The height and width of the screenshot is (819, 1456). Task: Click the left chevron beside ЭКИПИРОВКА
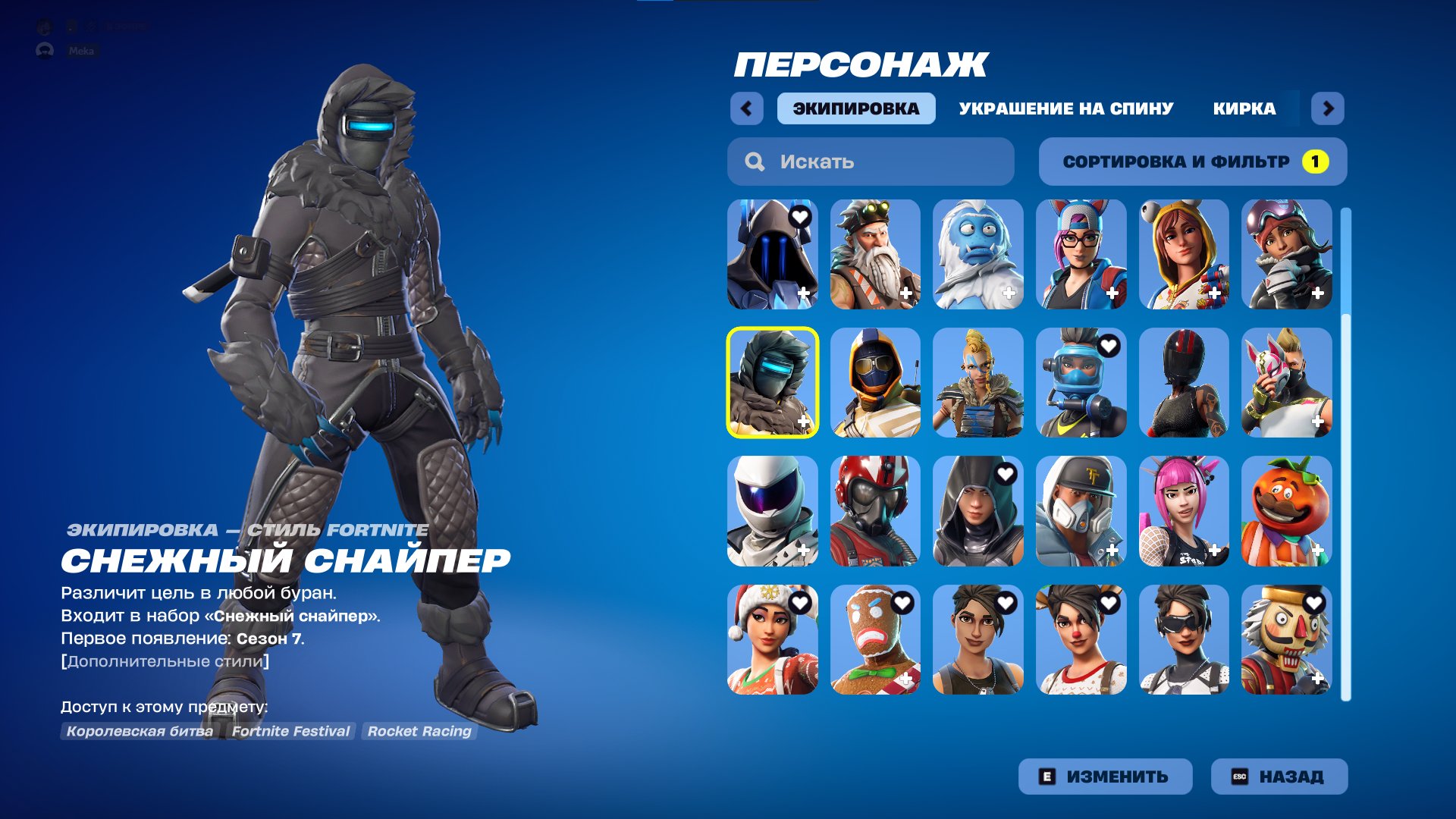(x=748, y=108)
